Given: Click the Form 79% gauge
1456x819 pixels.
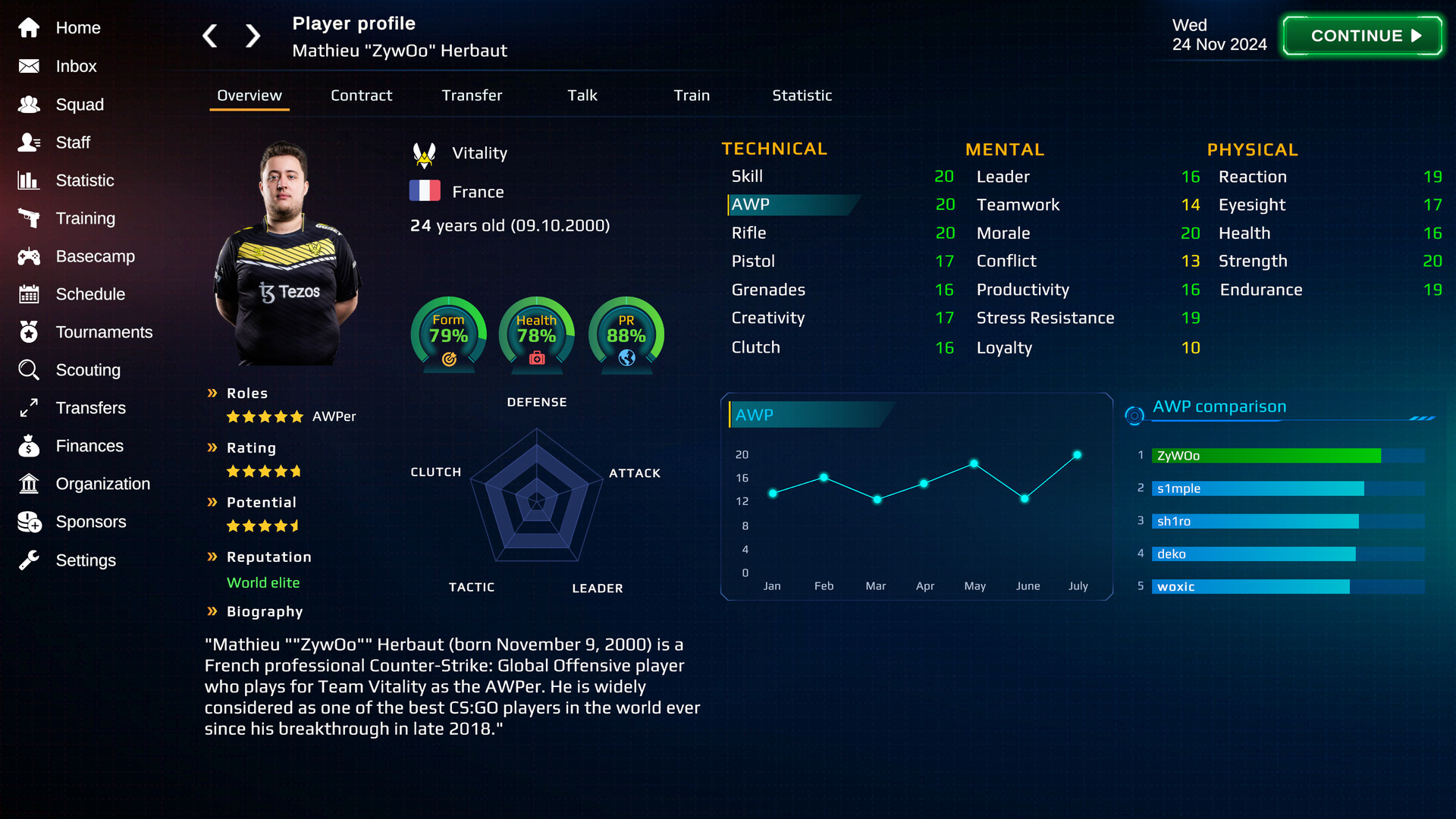Looking at the screenshot, I should [447, 334].
